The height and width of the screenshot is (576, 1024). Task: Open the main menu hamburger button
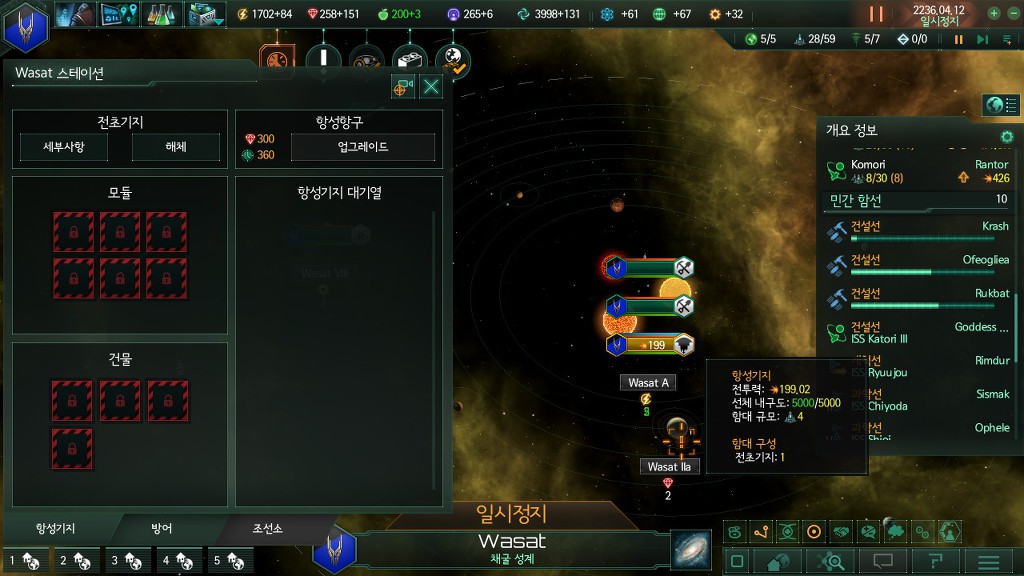tap(988, 561)
